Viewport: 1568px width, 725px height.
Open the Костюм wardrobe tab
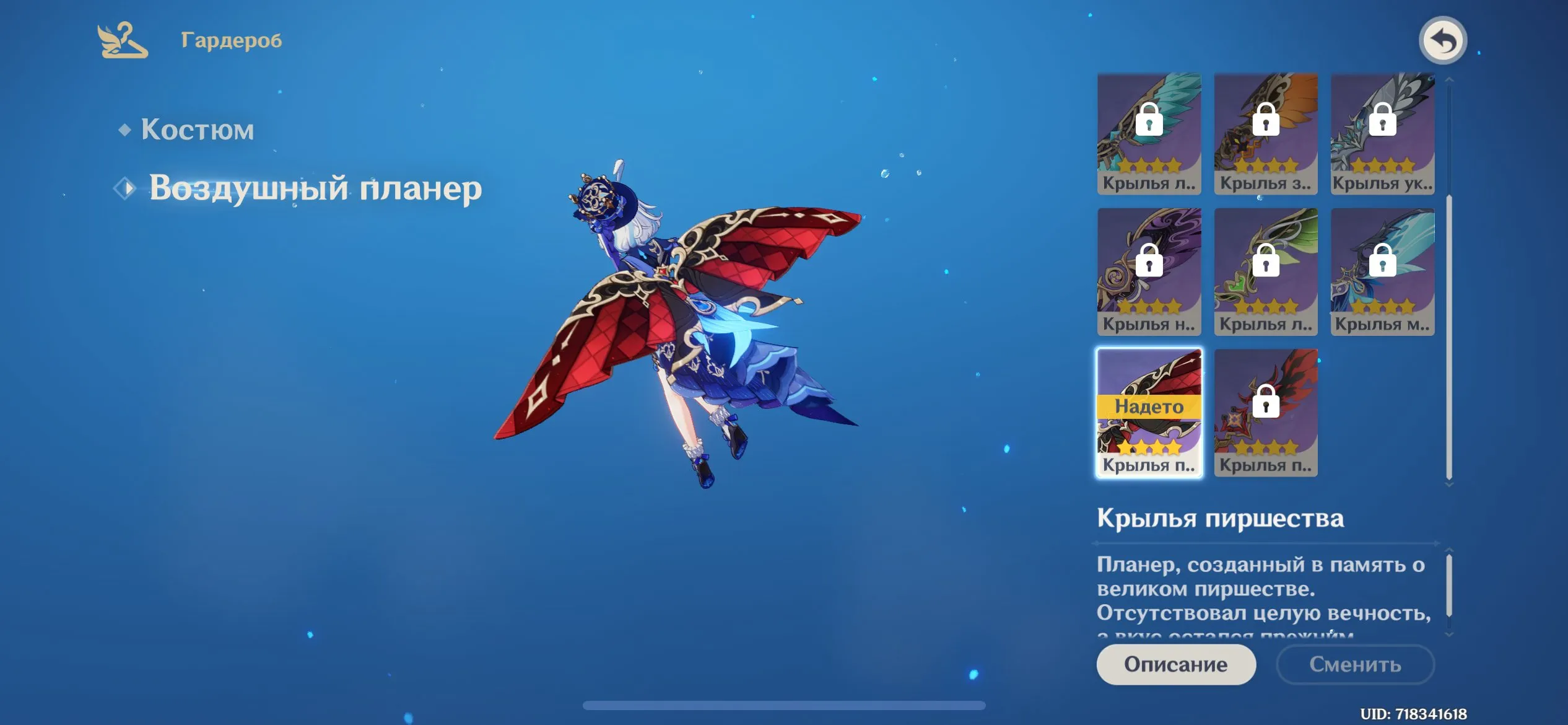pyautogui.click(x=197, y=130)
